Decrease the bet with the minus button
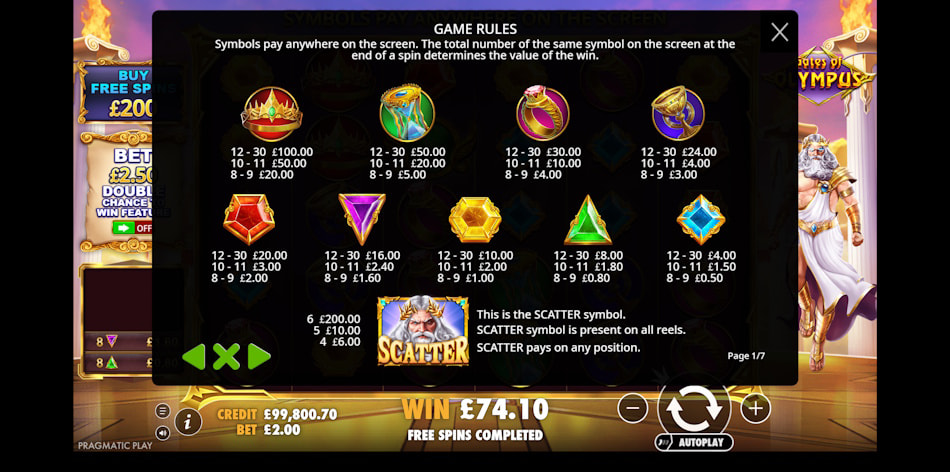The image size is (950, 472). point(632,407)
